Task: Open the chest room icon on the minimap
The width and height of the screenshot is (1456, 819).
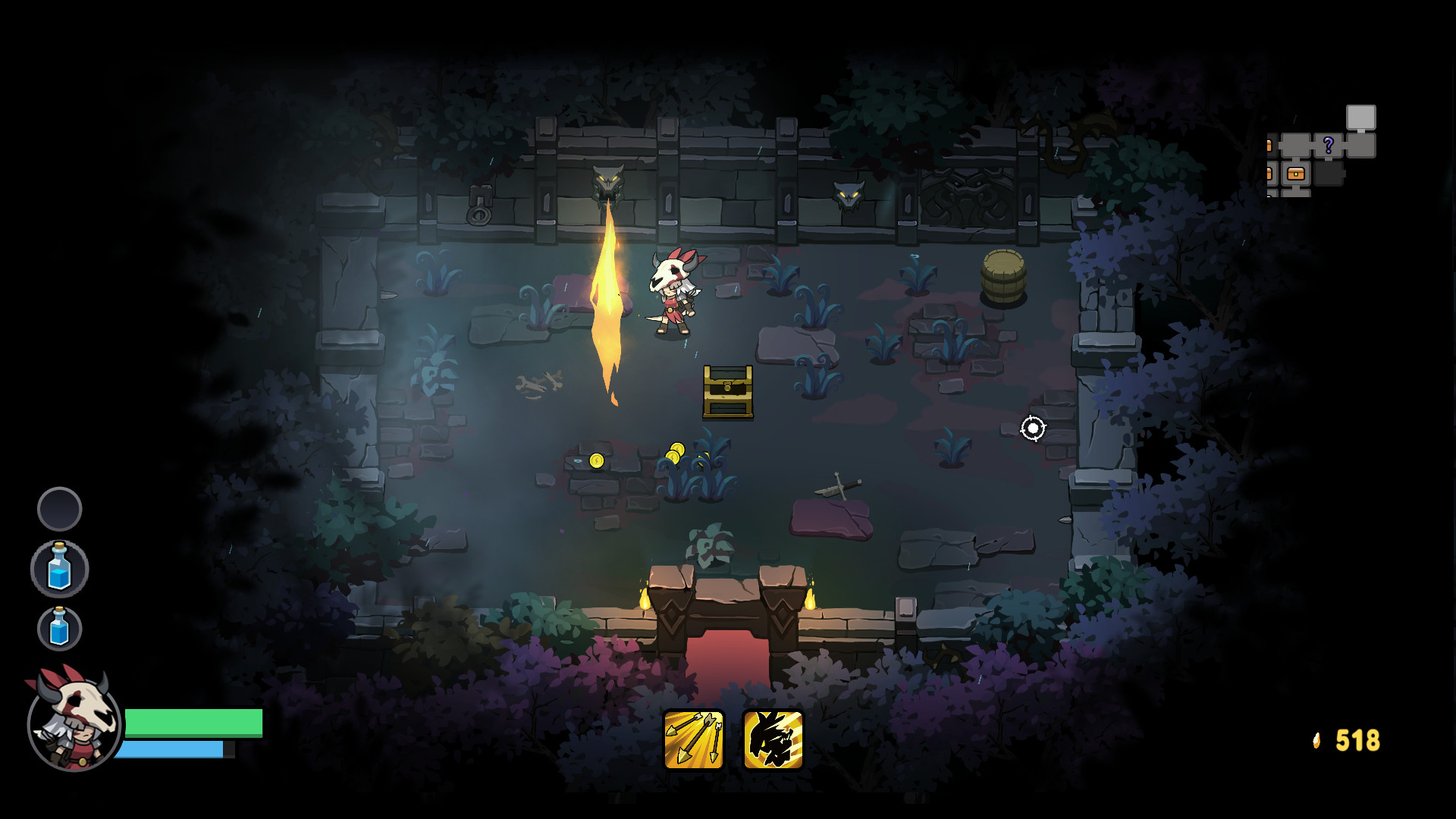Action: [1296, 174]
